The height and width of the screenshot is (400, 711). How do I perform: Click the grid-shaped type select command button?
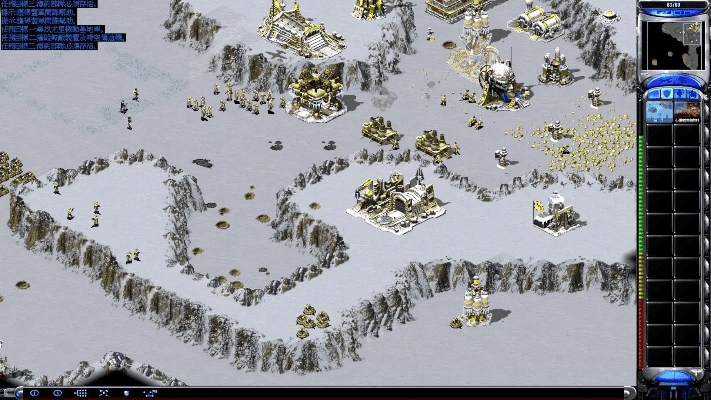80,393
